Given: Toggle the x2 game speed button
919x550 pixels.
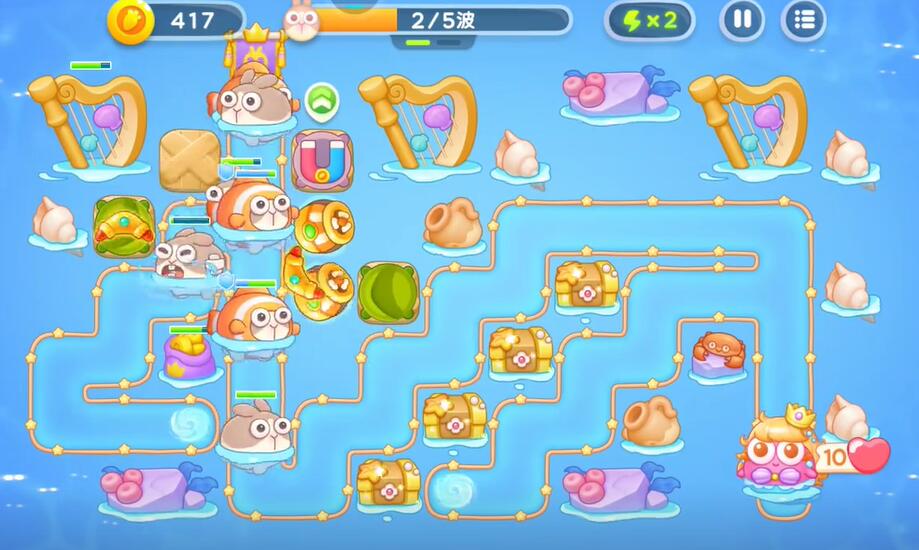Looking at the screenshot, I should [650, 20].
